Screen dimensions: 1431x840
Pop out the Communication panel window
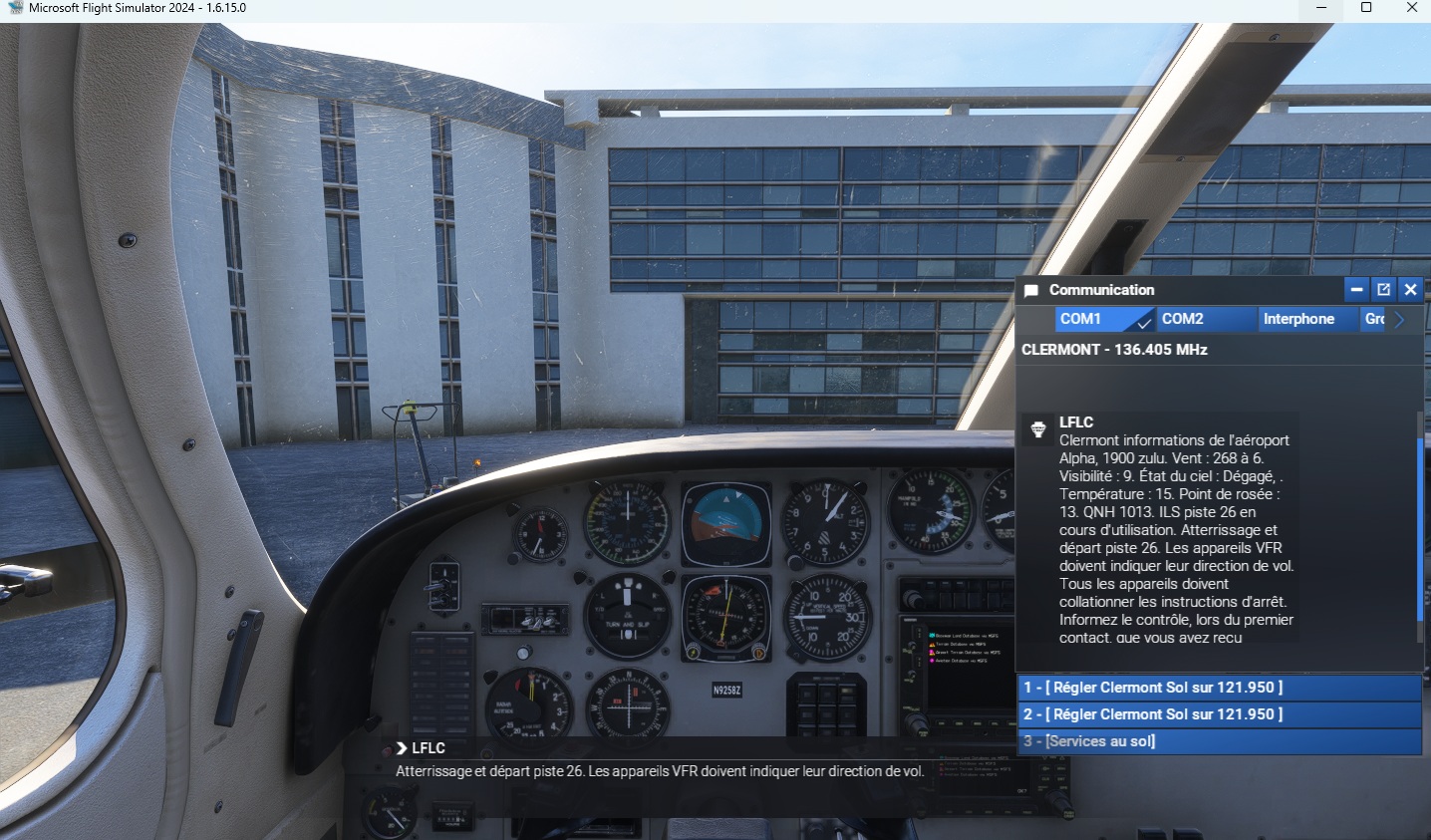1383,290
